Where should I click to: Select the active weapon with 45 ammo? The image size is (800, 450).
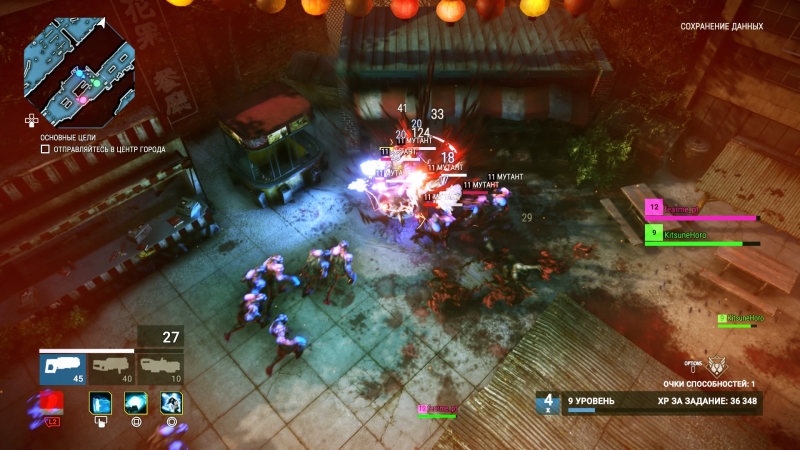click(62, 368)
